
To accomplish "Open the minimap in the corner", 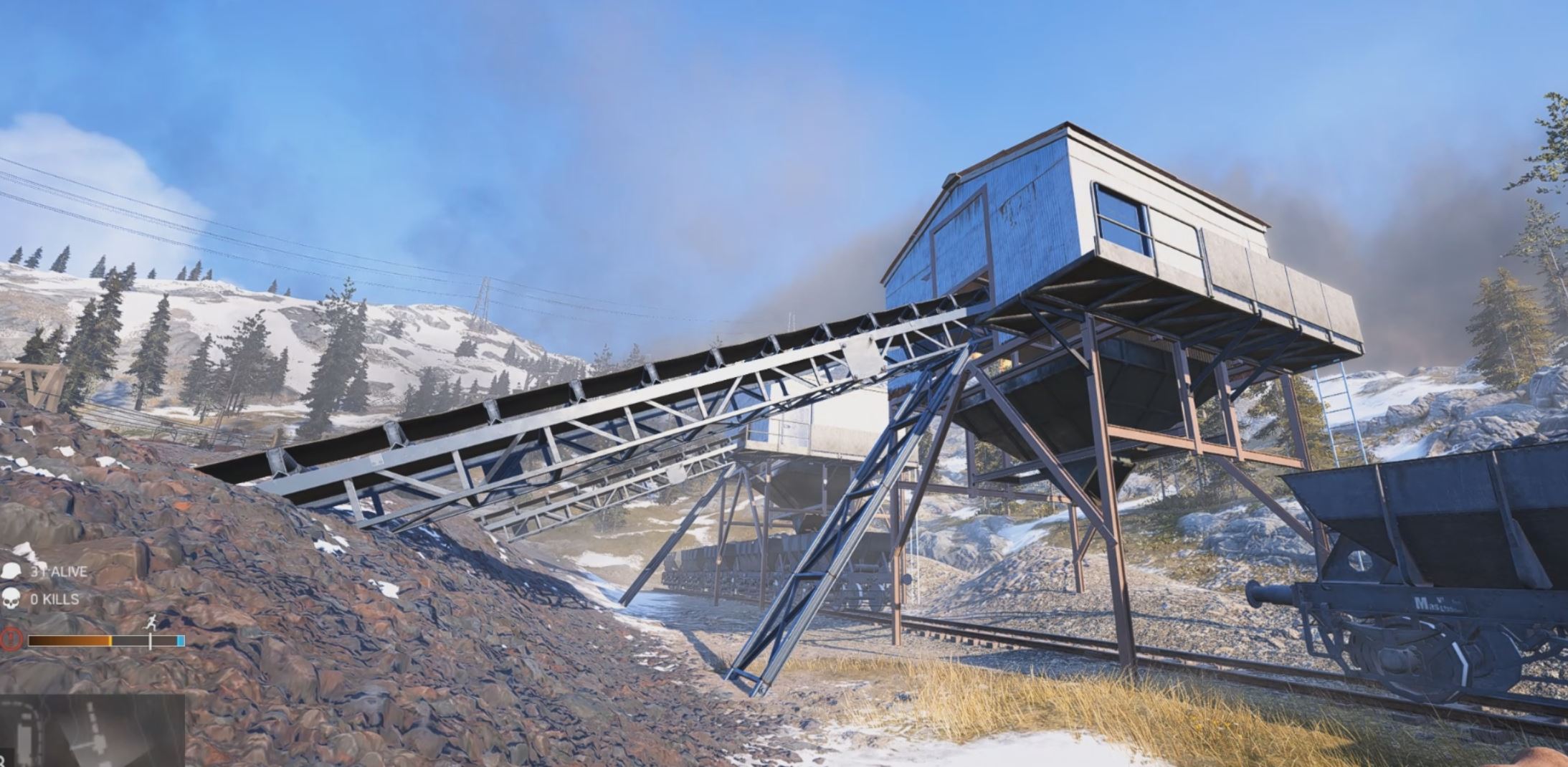I will coord(92,731).
